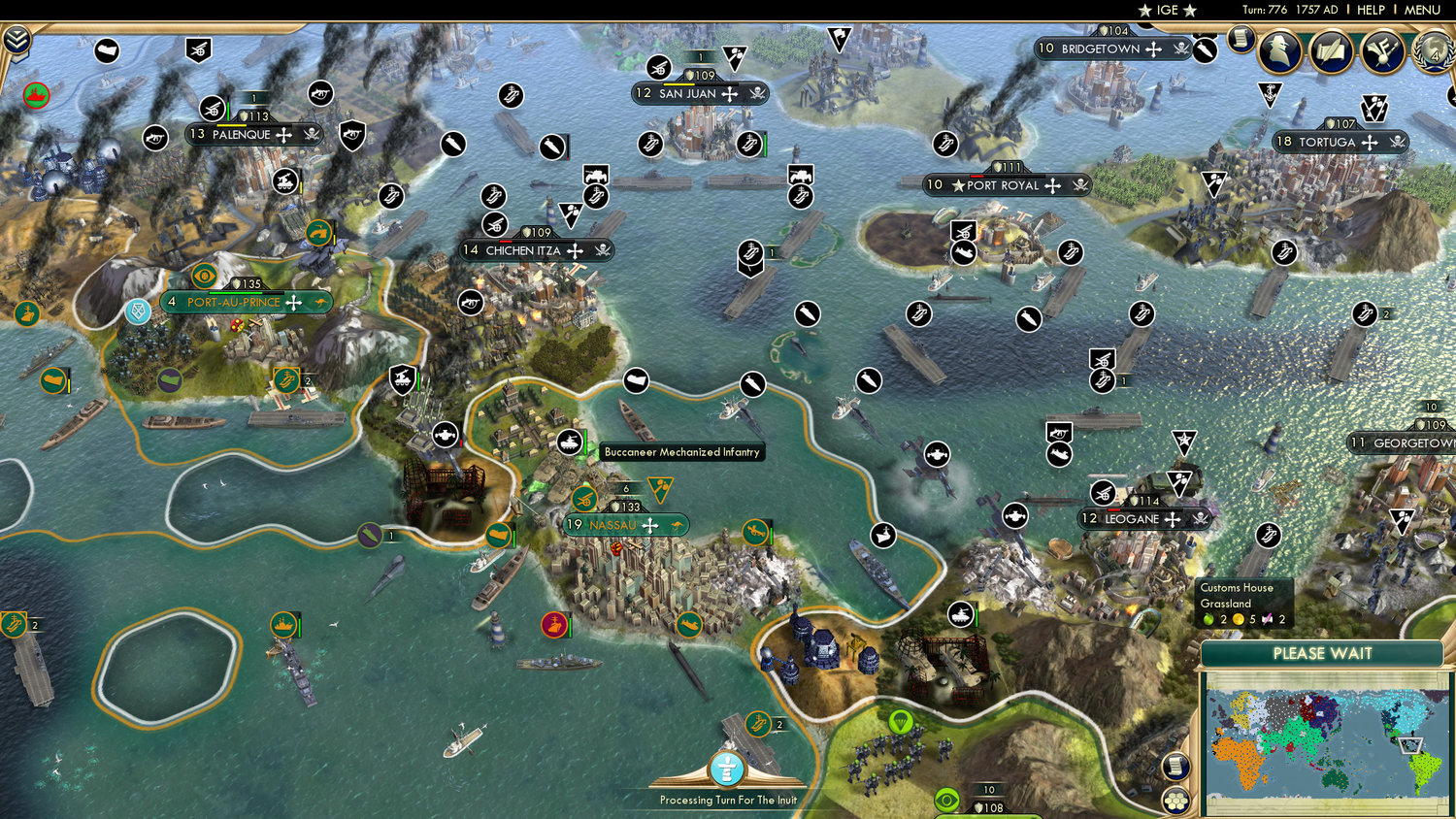The width and height of the screenshot is (1456, 819).
Task: Open the game MENU
Action: [1421, 10]
